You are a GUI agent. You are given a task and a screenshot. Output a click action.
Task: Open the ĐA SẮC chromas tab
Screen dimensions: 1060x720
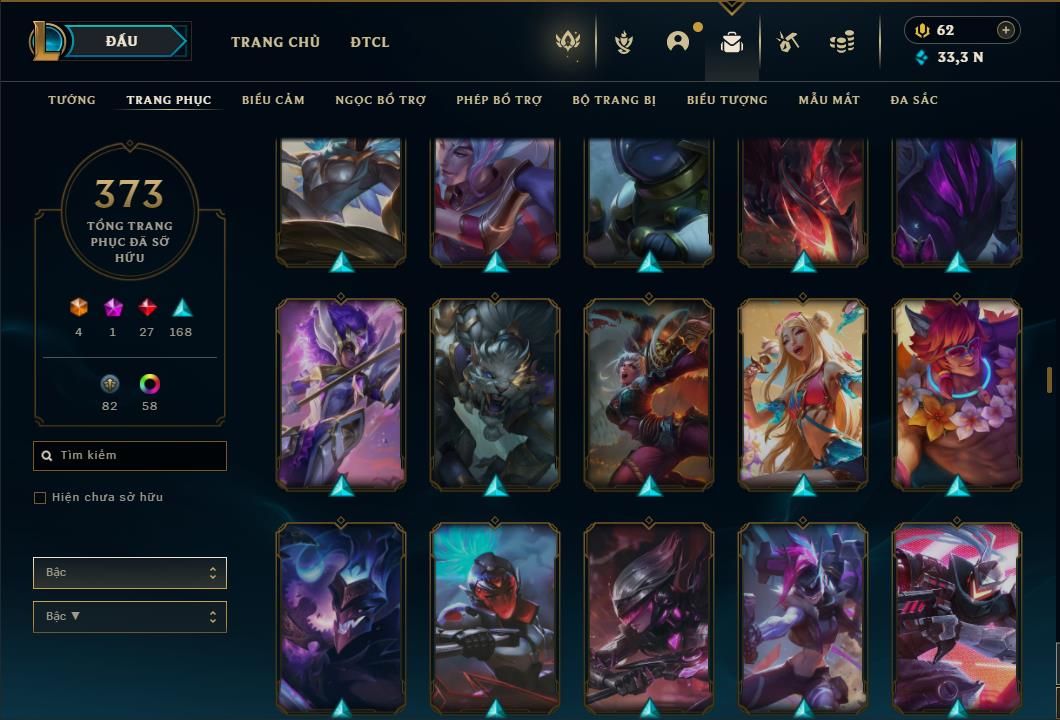914,100
